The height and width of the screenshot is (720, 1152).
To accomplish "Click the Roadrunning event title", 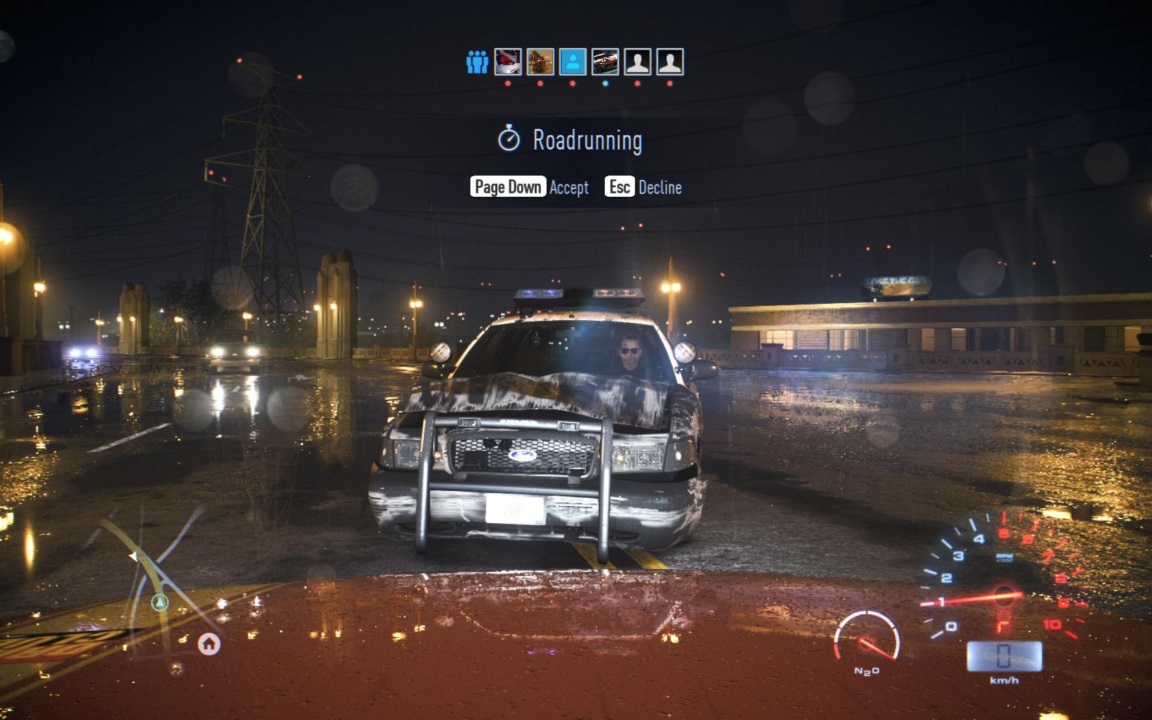I will click(586, 140).
